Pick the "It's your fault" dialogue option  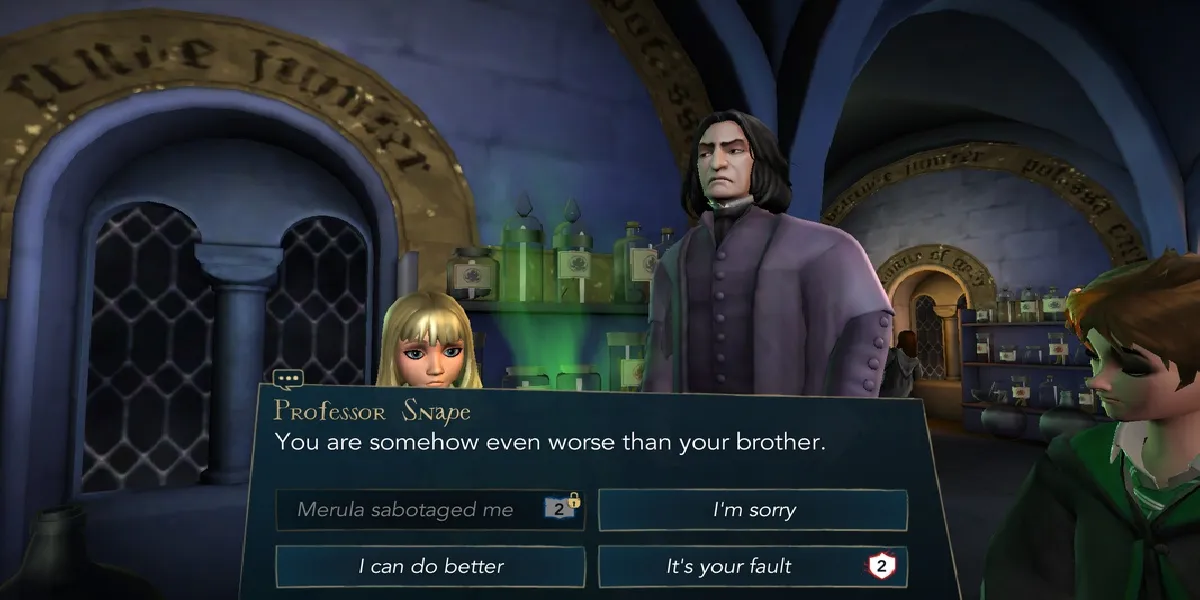tap(752, 566)
